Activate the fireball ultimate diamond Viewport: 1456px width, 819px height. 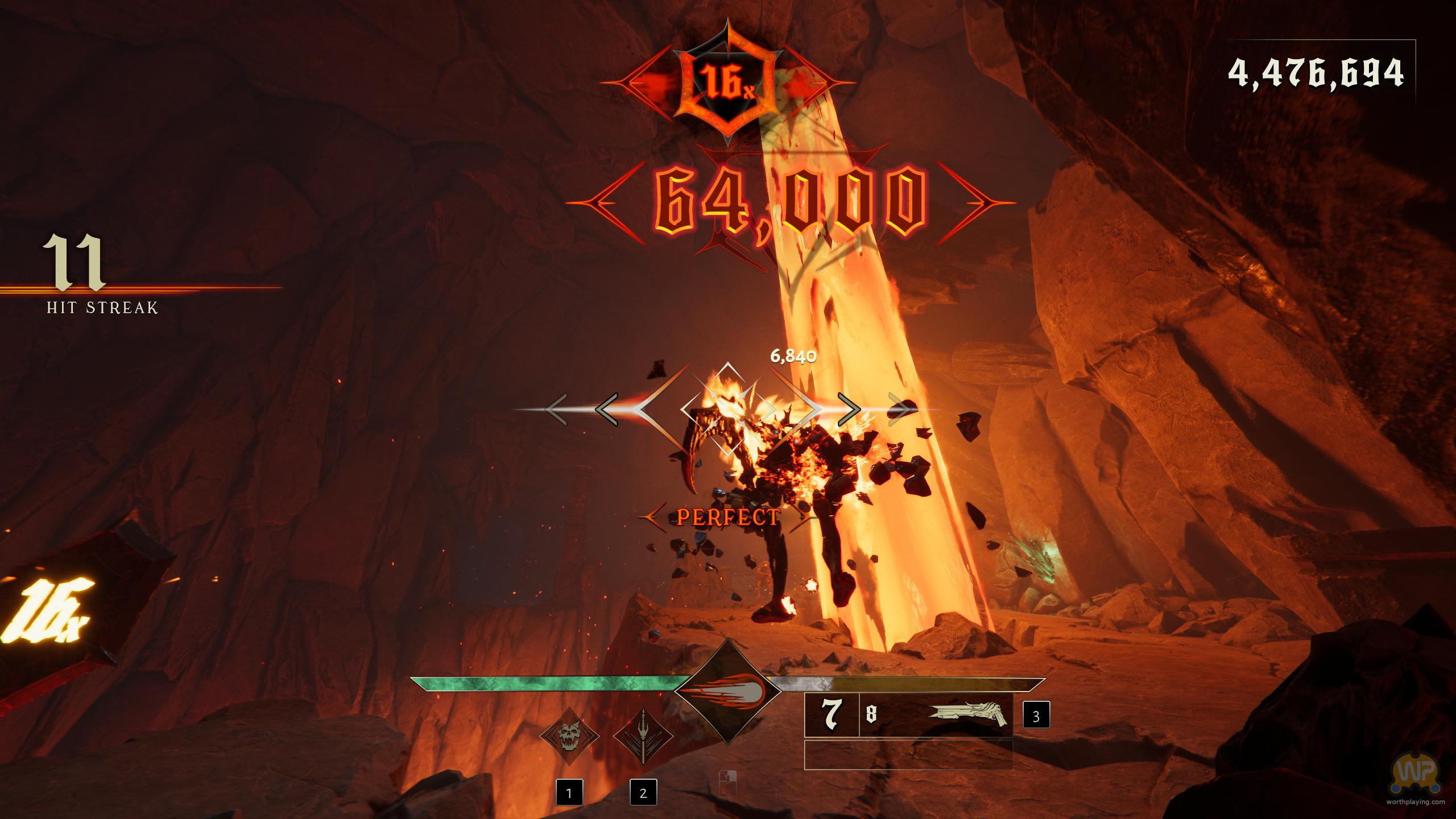tap(727, 692)
